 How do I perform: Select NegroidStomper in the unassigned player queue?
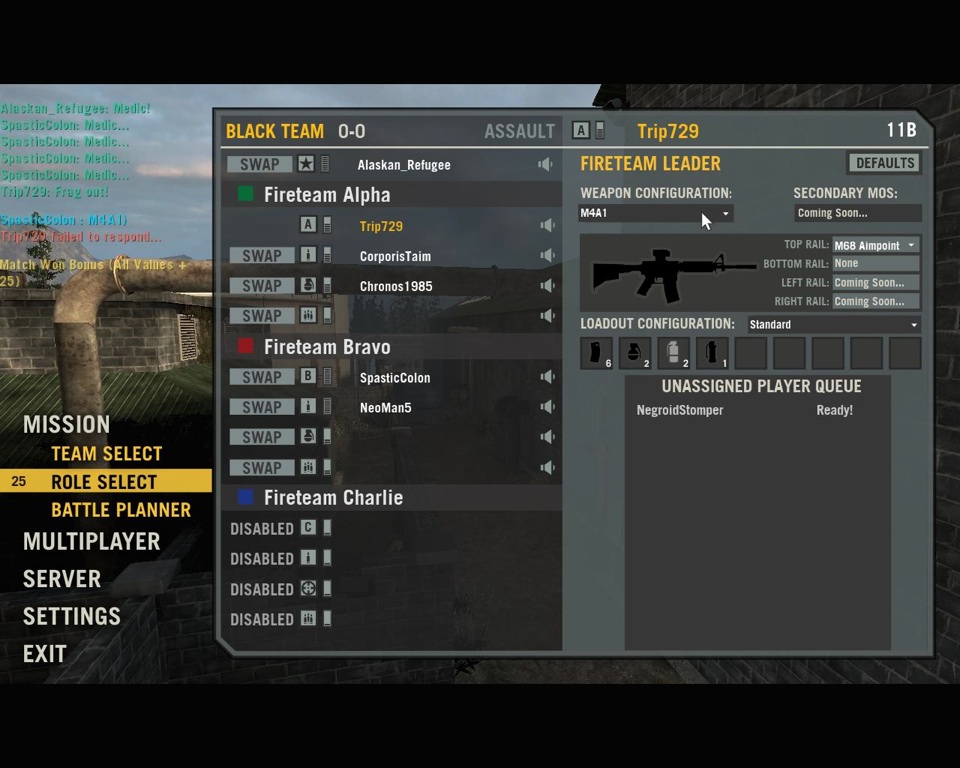point(680,410)
